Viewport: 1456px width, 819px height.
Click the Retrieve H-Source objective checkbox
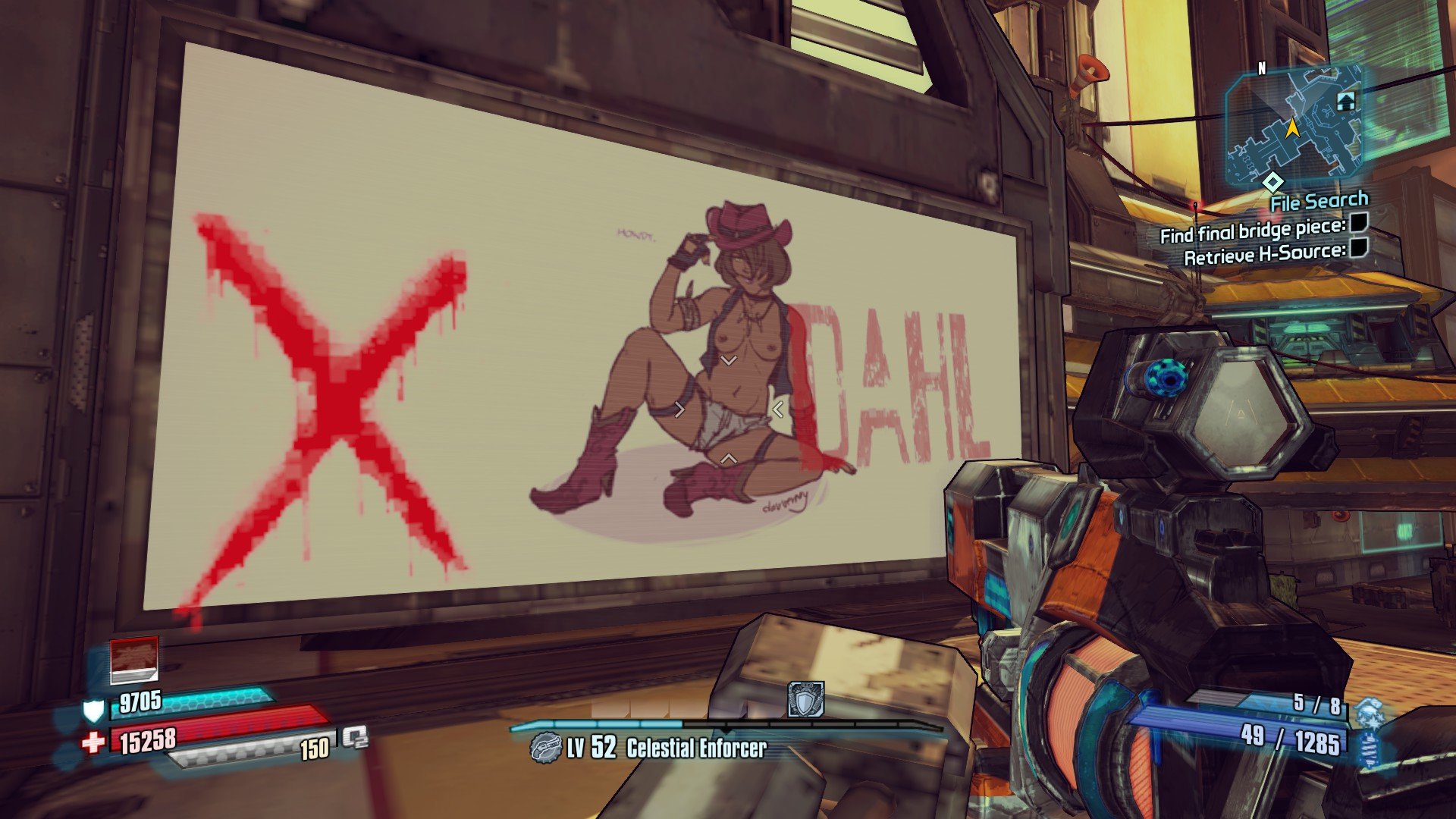click(x=1359, y=248)
